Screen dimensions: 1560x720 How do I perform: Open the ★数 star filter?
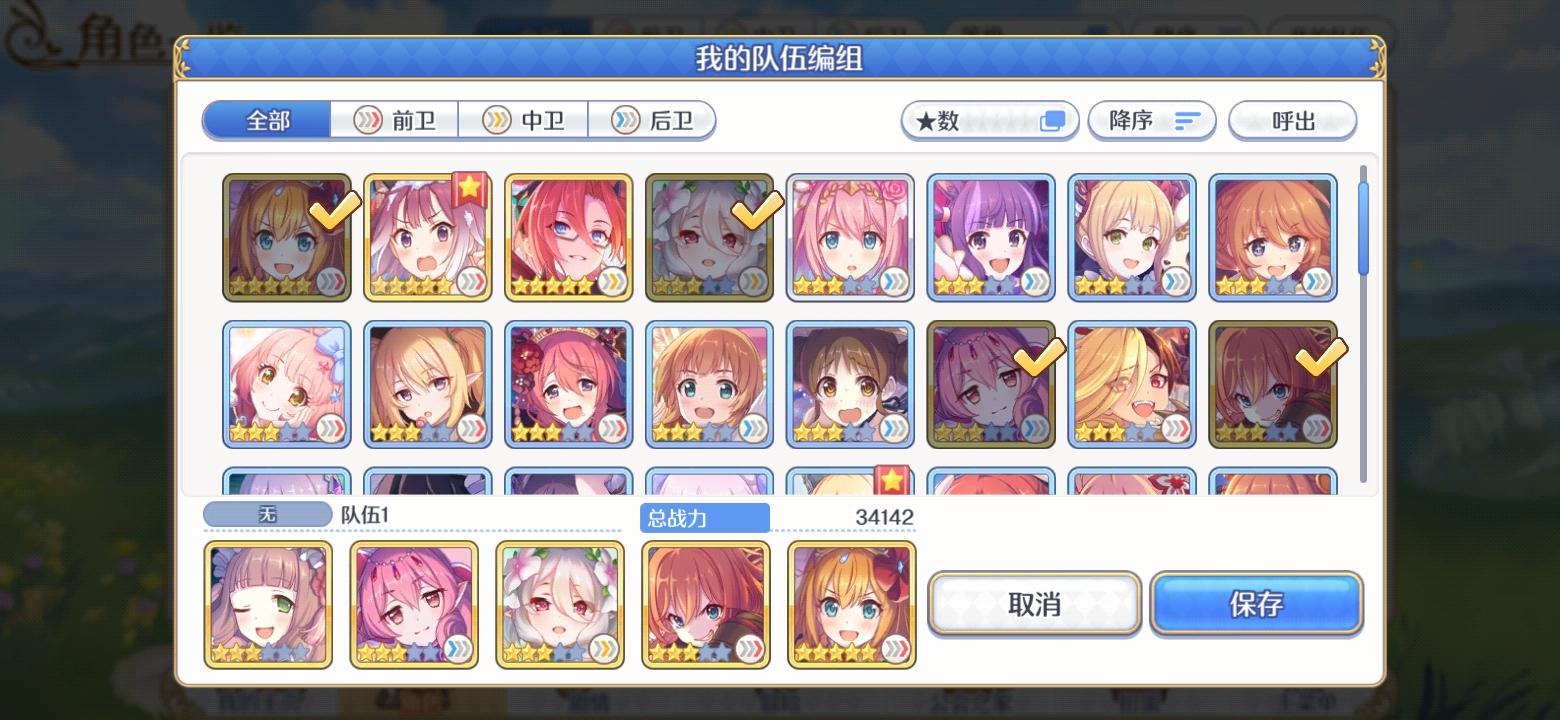tap(988, 120)
